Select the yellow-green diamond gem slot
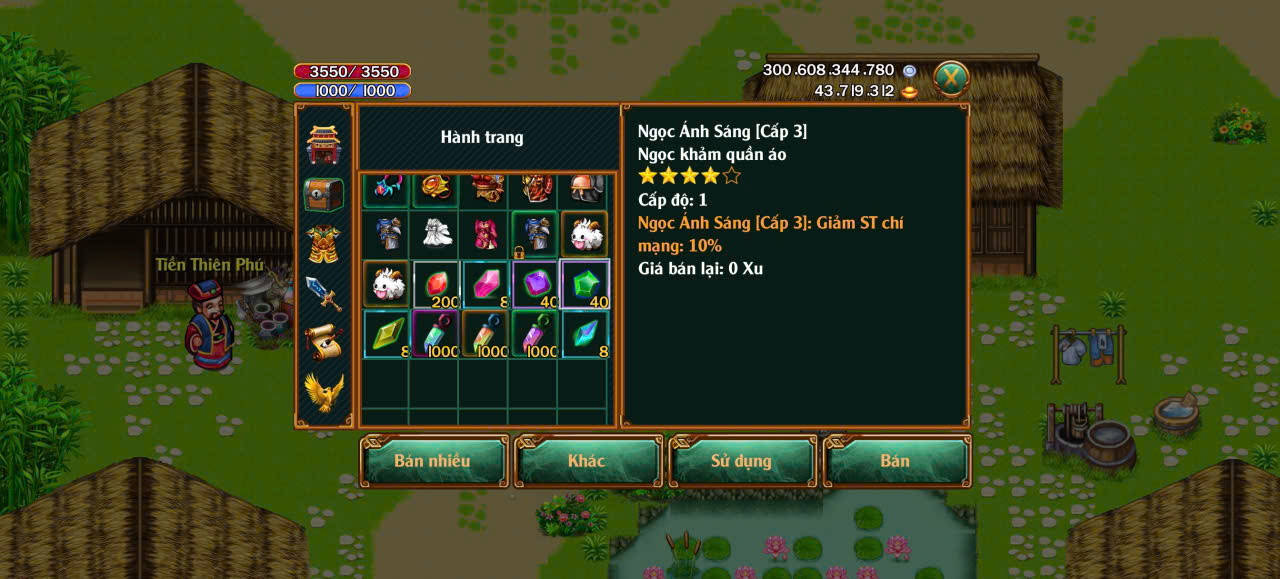 [x=385, y=334]
